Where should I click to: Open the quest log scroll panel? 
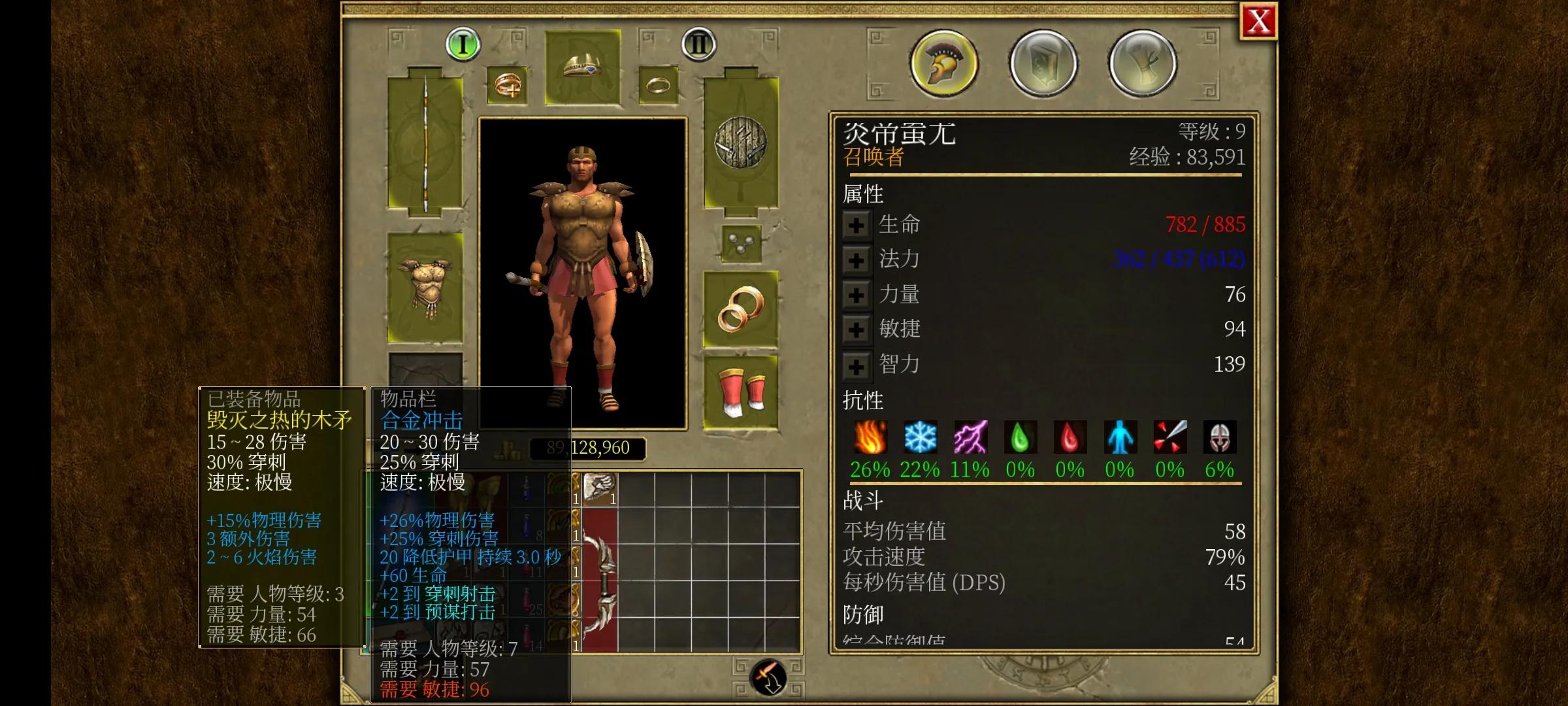coord(1143,62)
